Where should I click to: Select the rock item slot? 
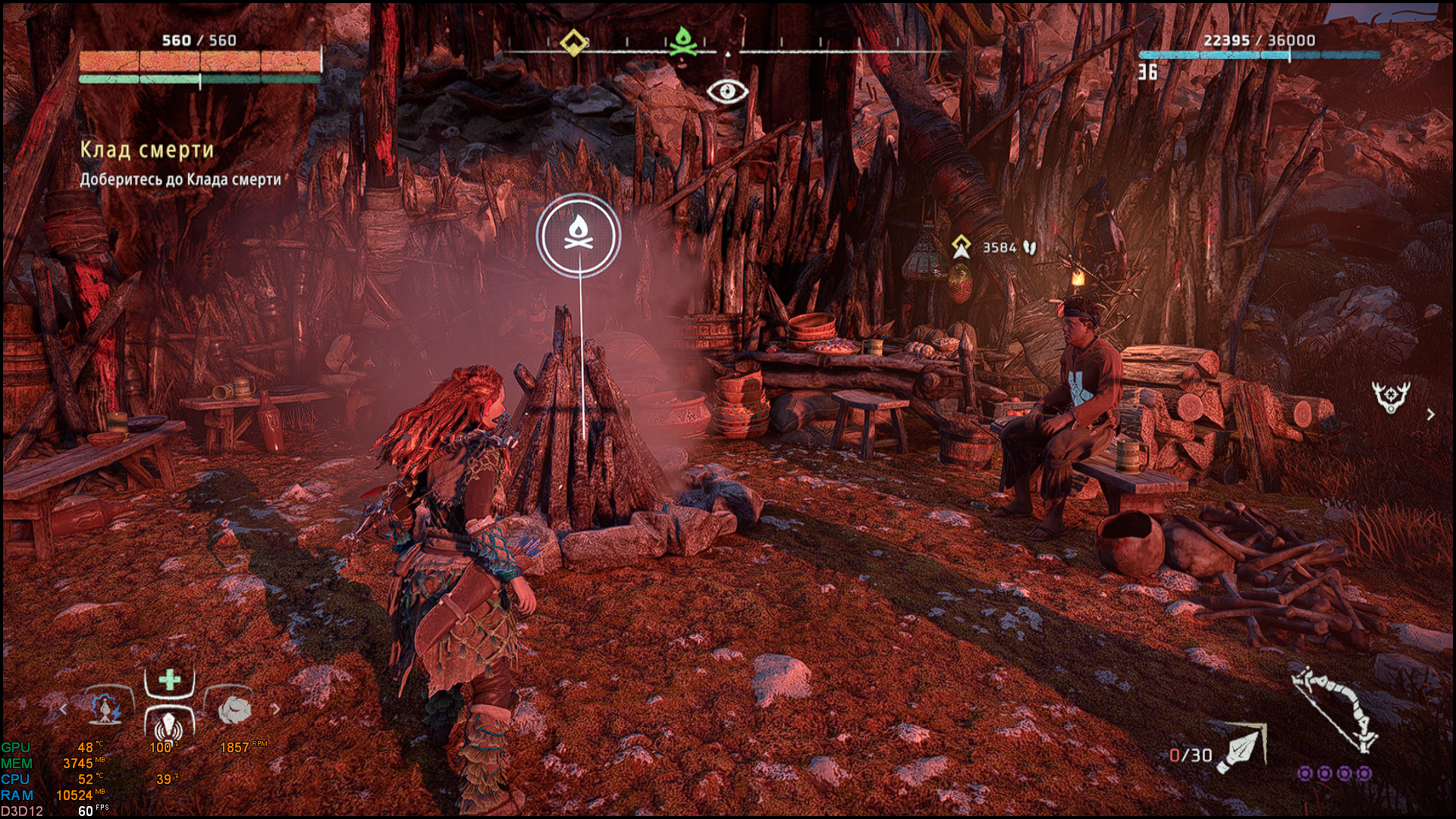pos(234,710)
